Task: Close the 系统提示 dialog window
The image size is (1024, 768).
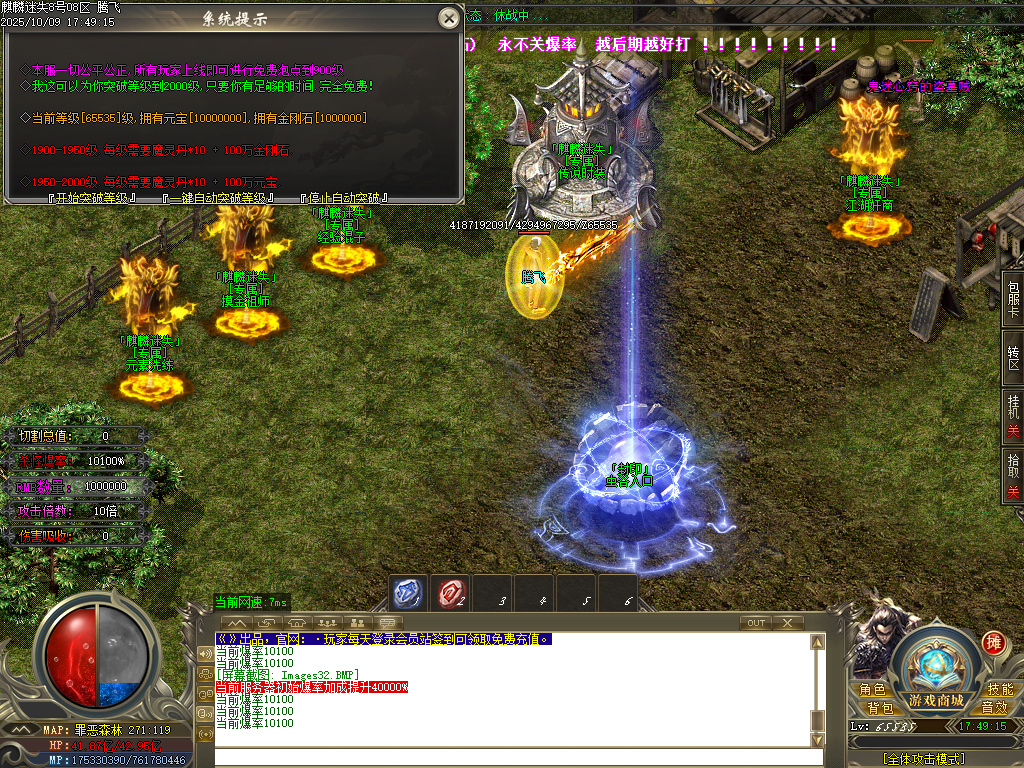Action: click(x=449, y=18)
